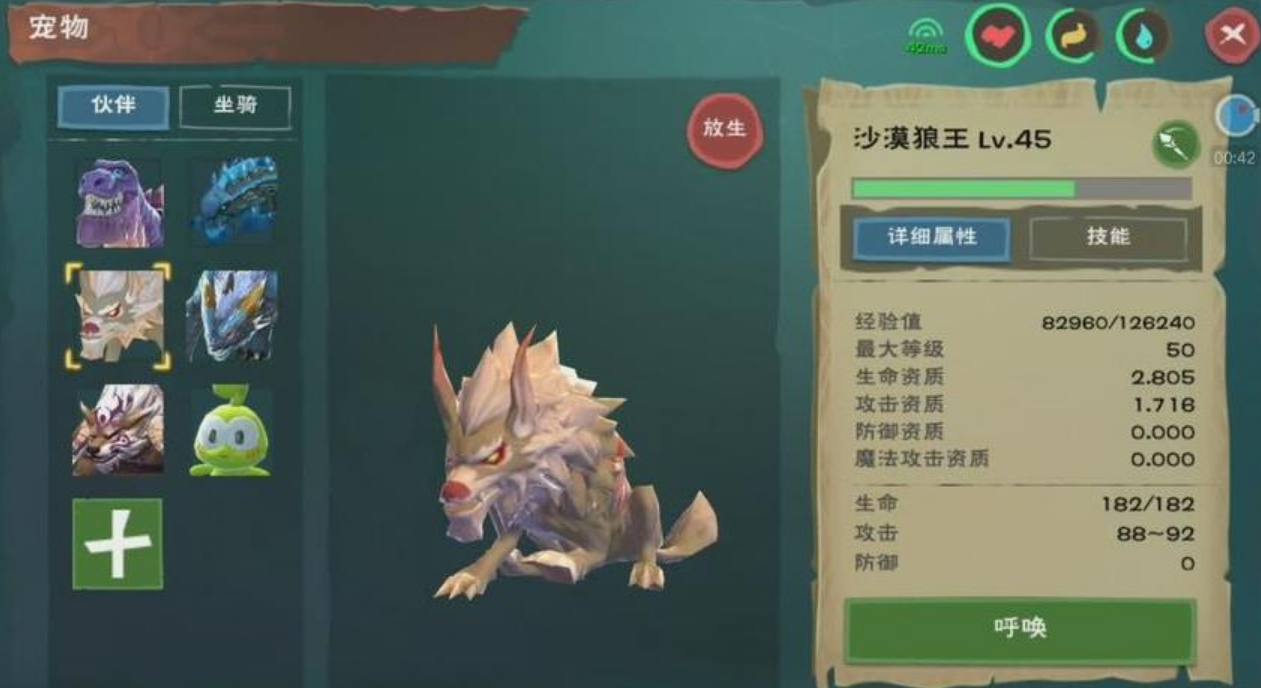Switch to the 伙伴 companions tab
The height and width of the screenshot is (688, 1261).
(x=113, y=106)
